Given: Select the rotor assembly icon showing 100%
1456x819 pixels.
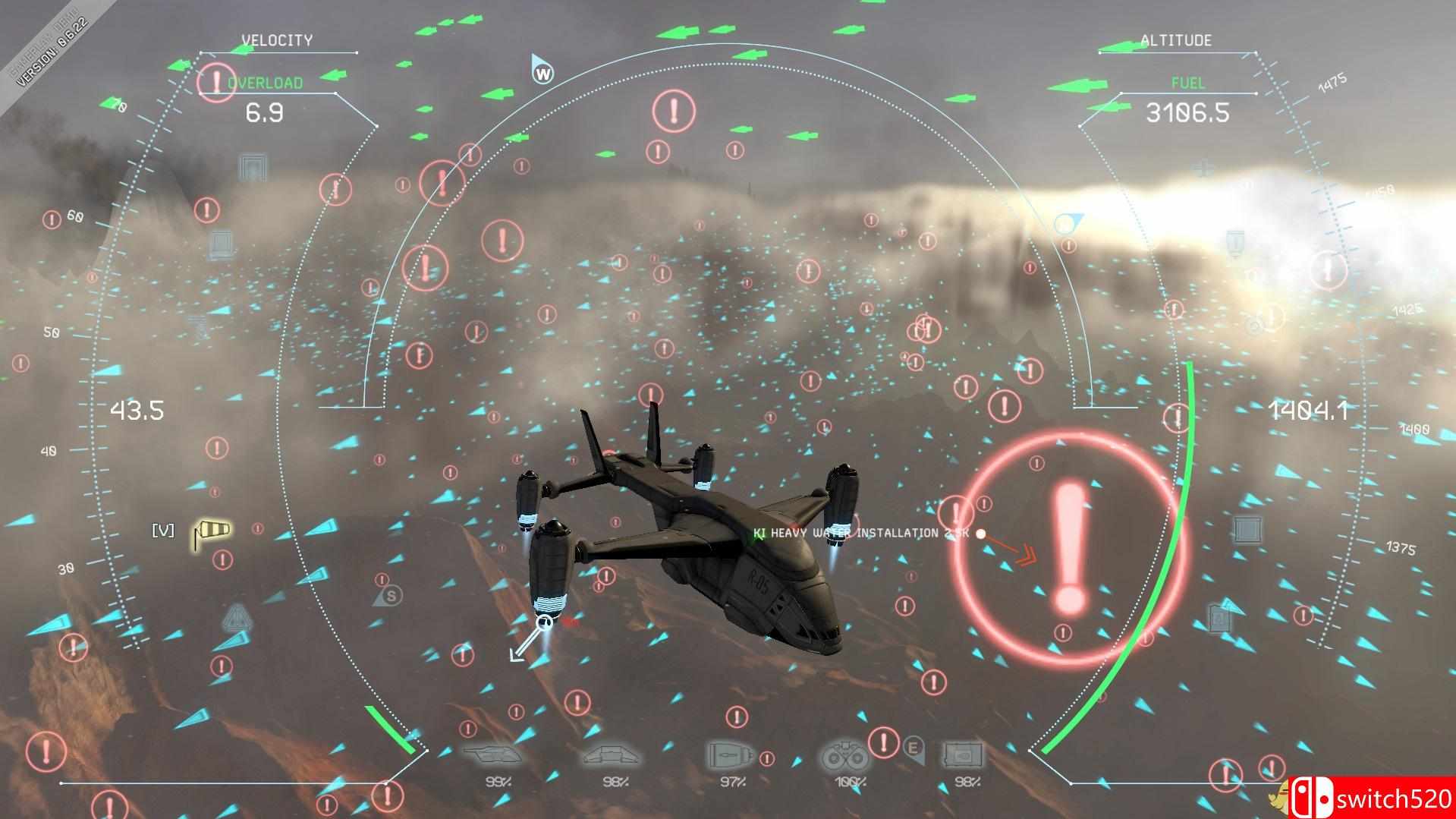Looking at the screenshot, I should (x=844, y=755).
